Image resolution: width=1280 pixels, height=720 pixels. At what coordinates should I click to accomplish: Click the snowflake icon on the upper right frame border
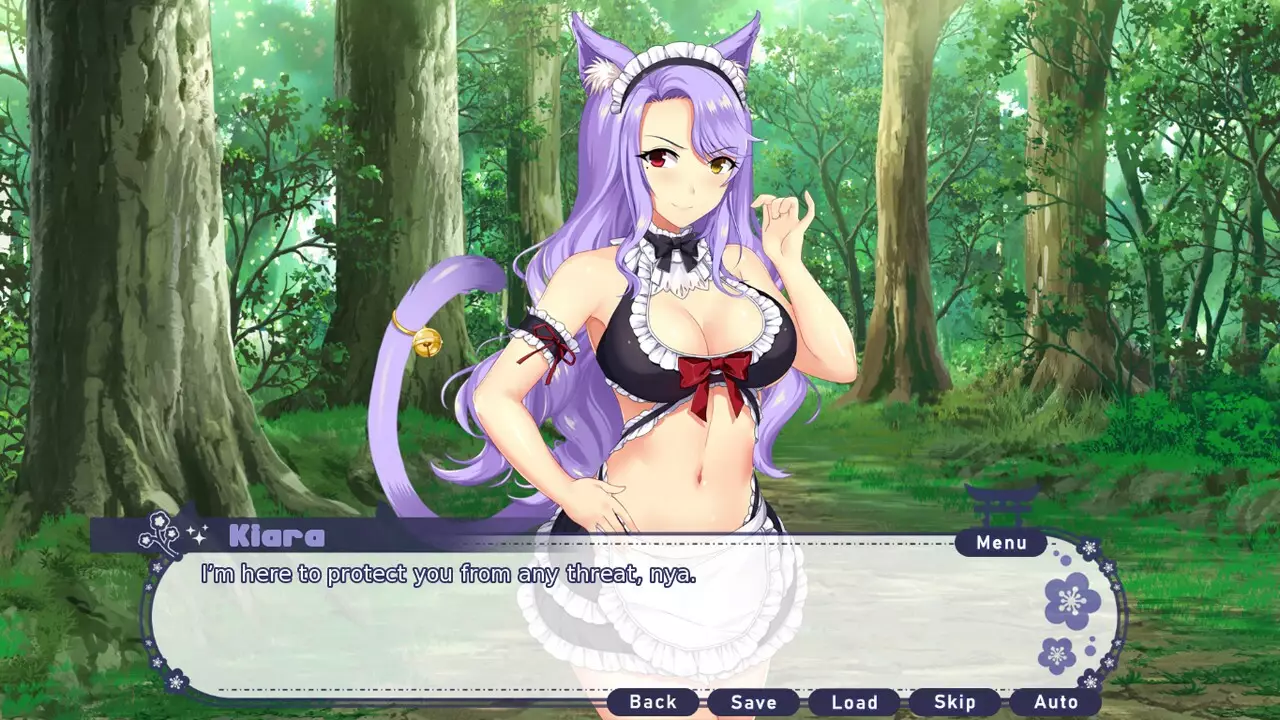tap(1090, 548)
